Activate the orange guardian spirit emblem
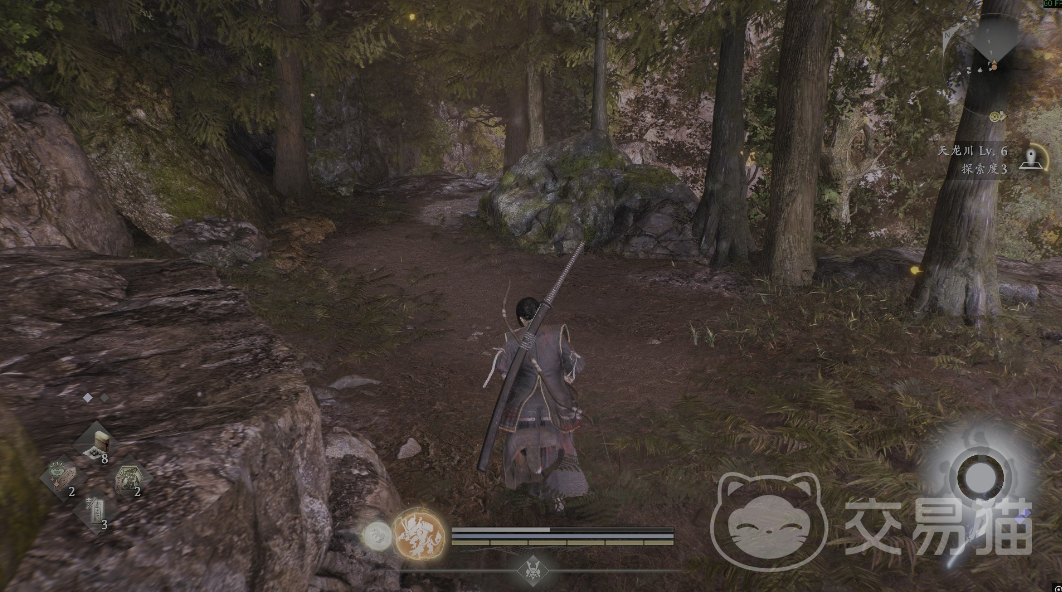This screenshot has width=1062, height=592. (418, 534)
